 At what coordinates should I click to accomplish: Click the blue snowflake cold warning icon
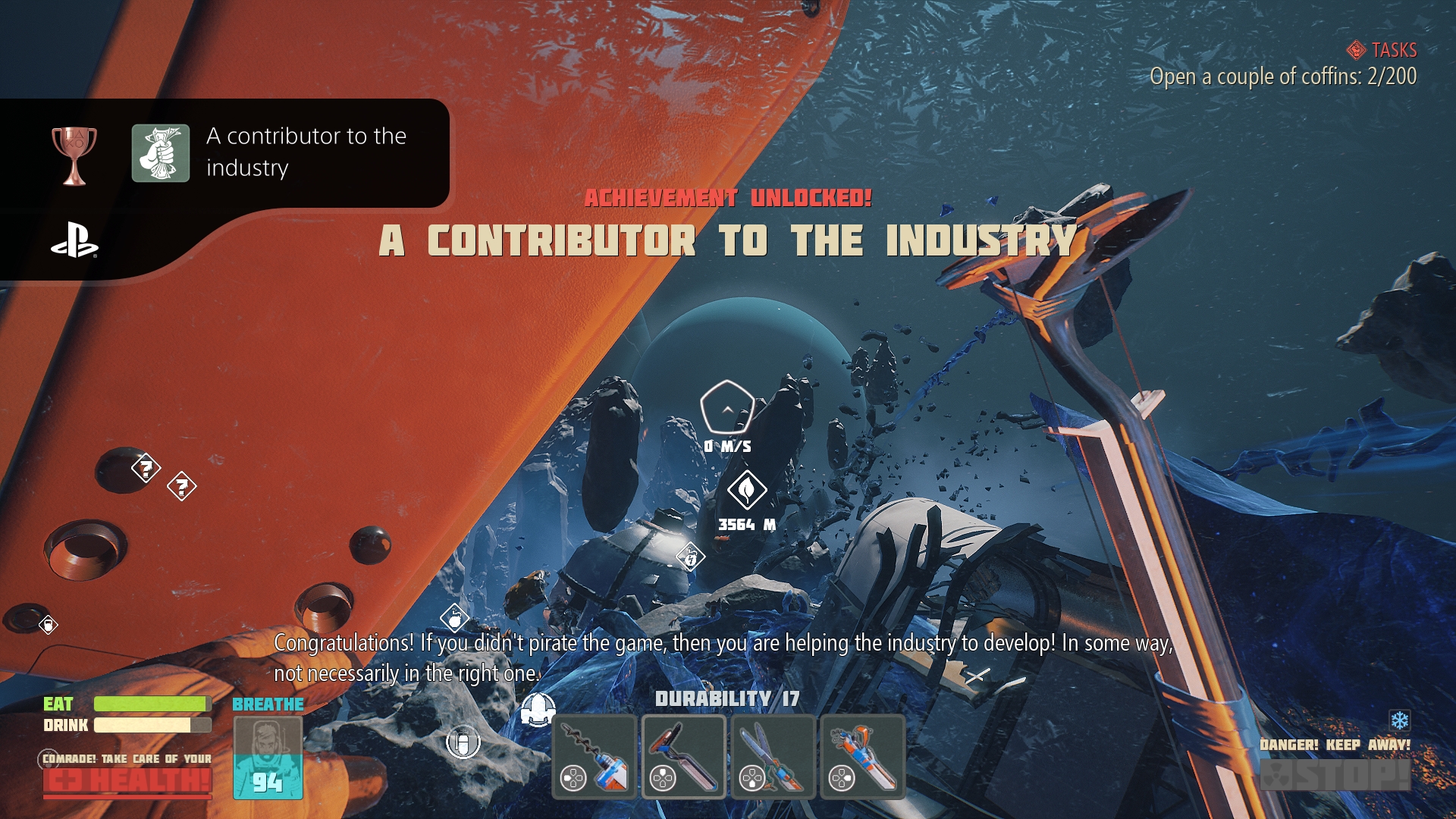(1399, 720)
